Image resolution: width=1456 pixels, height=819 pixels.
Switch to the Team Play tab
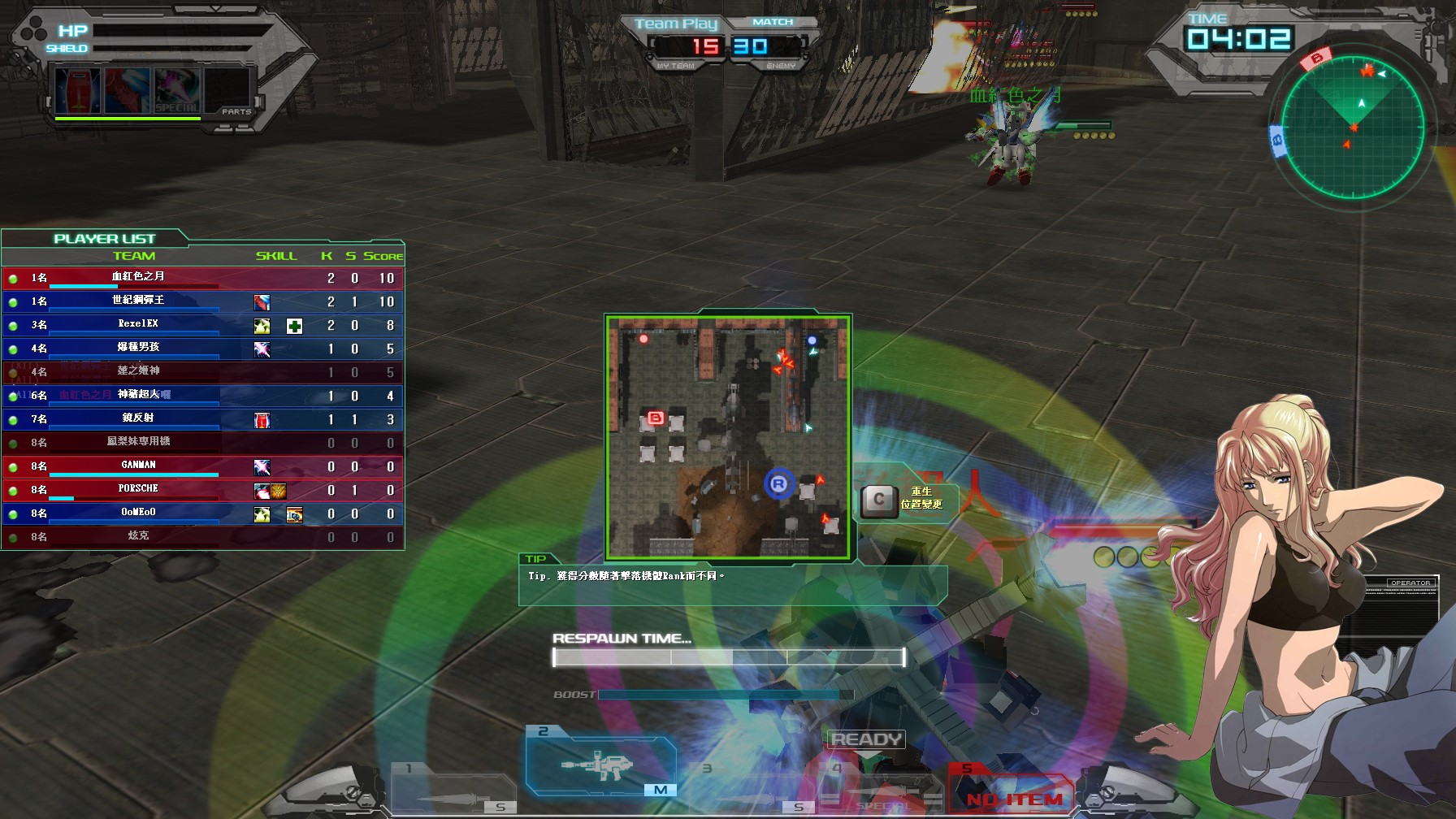(676, 24)
